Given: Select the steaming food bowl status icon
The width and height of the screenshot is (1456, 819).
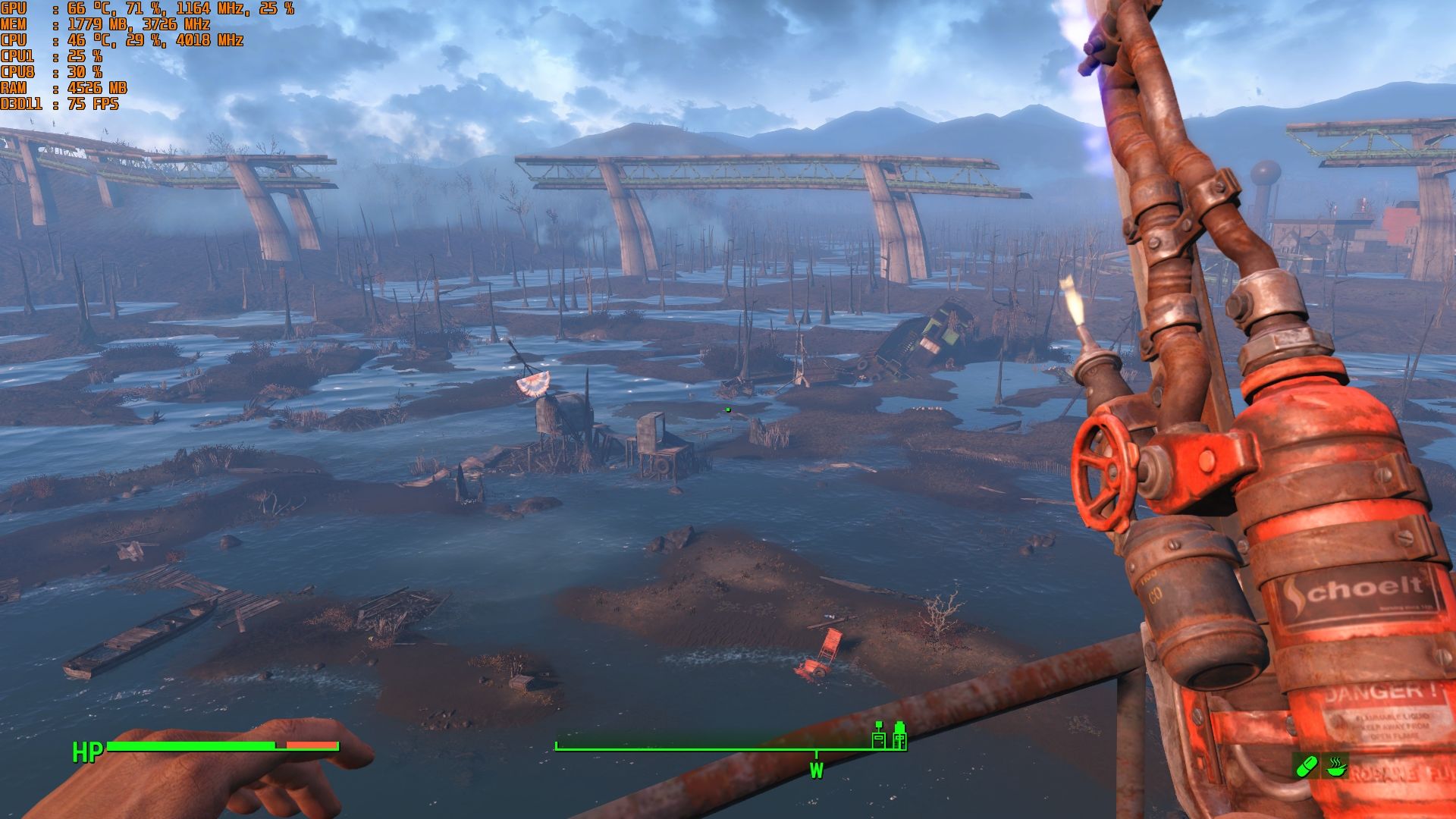Looking at the screenshot, I should pos(1336,766).
